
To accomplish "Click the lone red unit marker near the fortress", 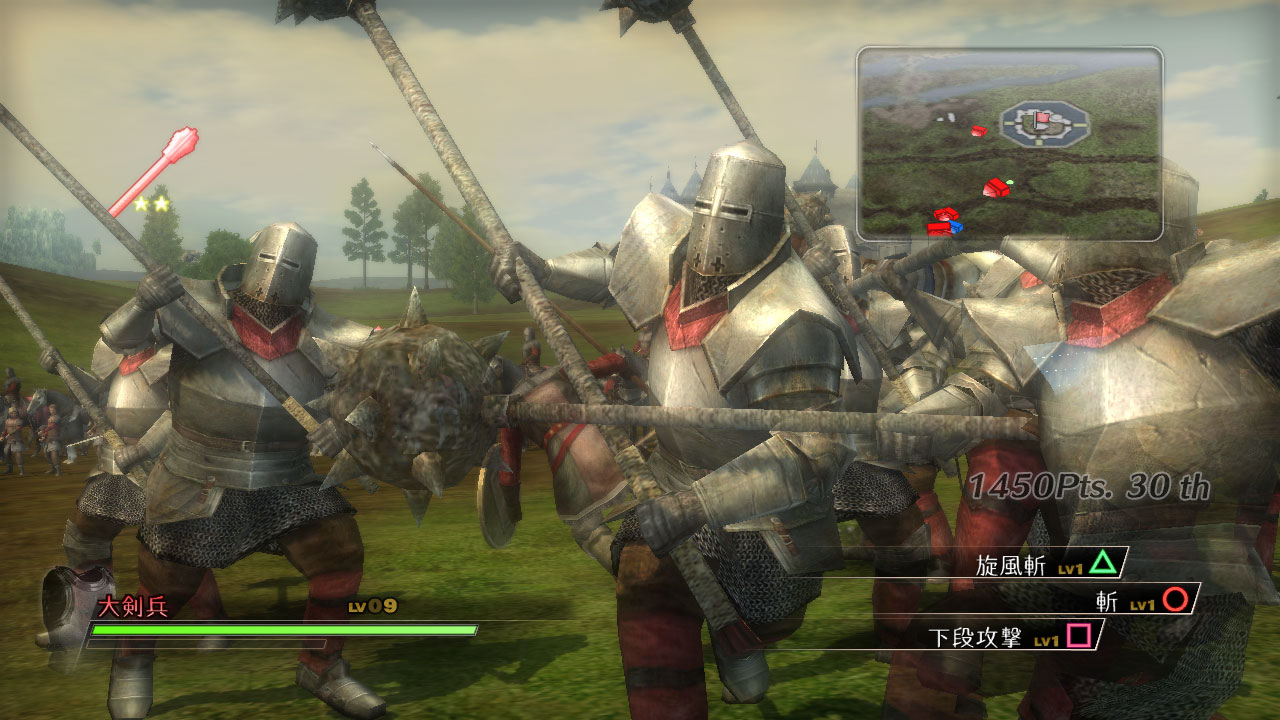I will point(980,131).
